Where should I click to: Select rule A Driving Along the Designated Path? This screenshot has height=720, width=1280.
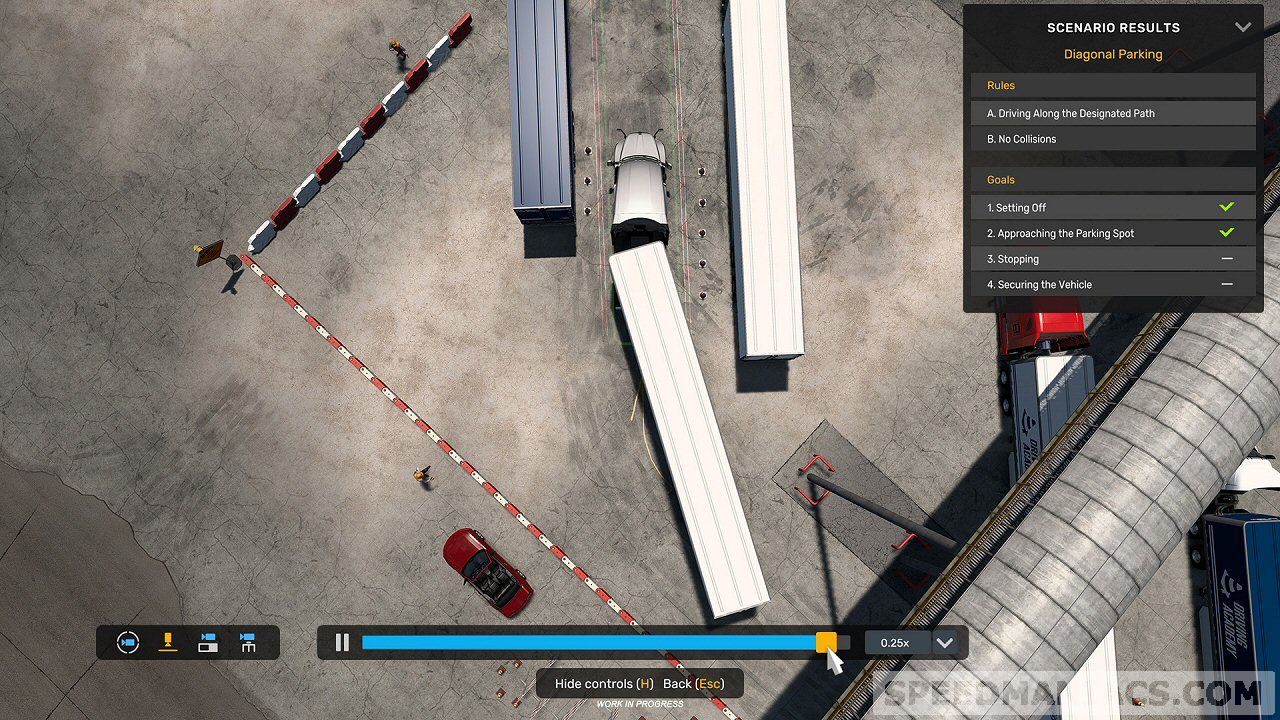click(1113, 113)
